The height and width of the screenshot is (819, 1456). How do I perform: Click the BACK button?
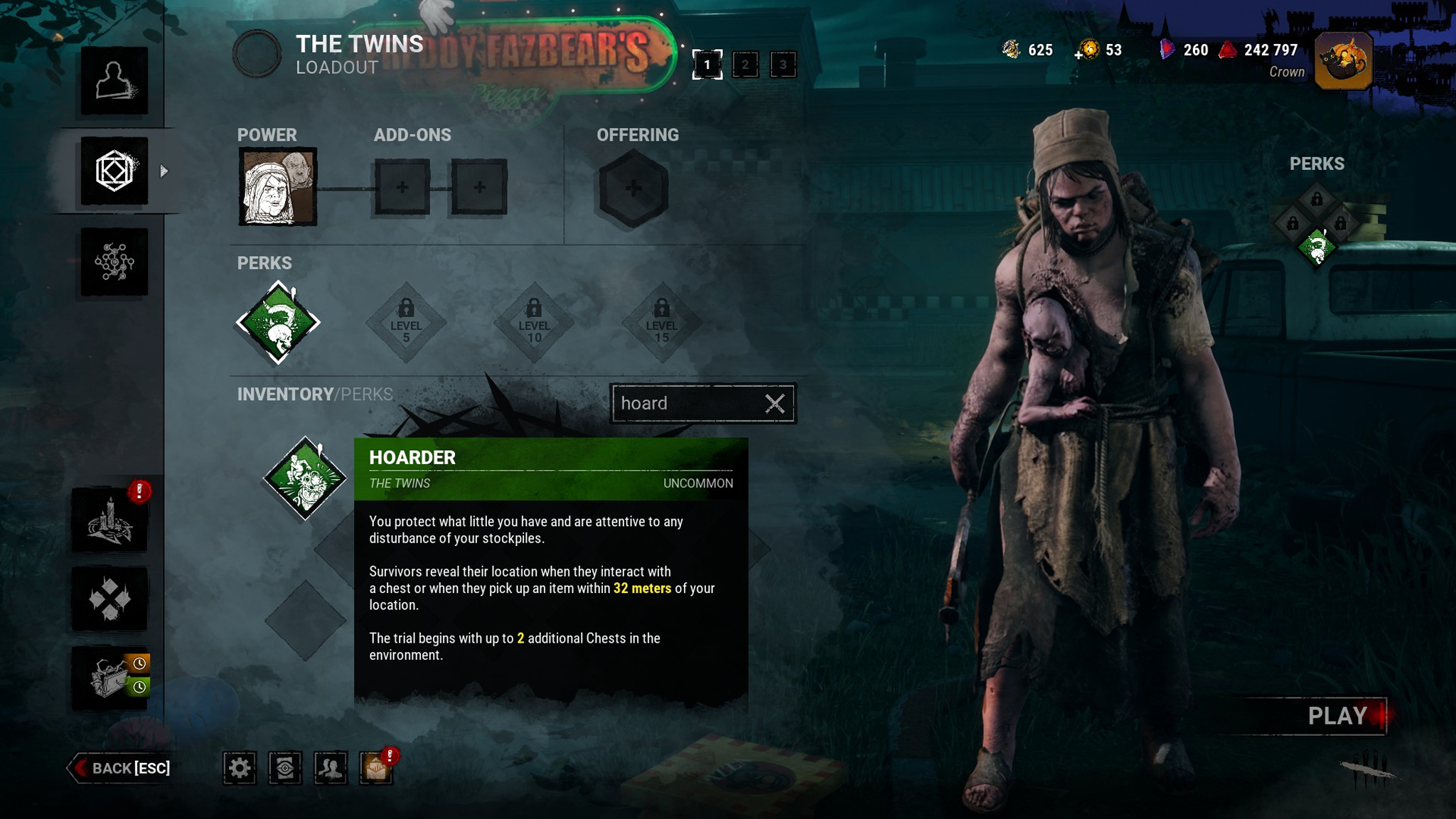pyautogui.click(x=122, y=768)
